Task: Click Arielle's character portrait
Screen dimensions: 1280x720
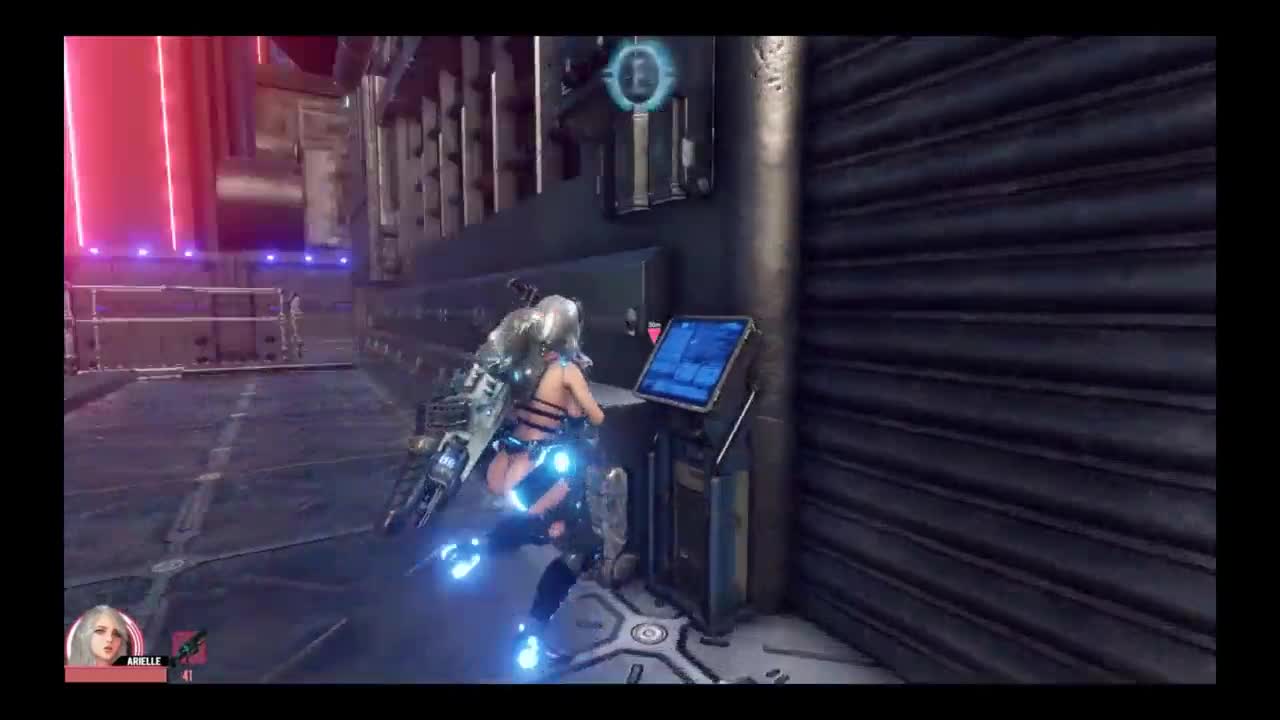Action: (101, 636)
